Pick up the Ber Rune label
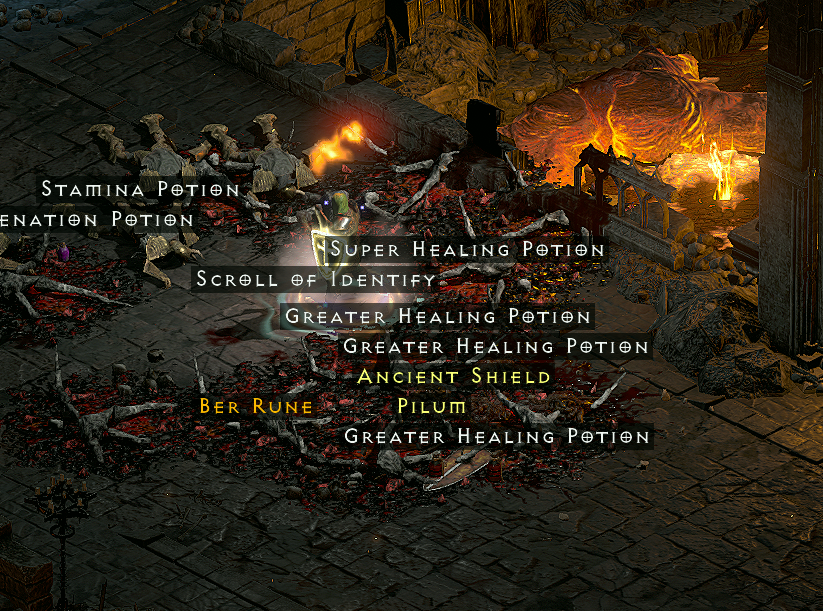The width and height of the screenshot is (823, 611). [256, 406]
